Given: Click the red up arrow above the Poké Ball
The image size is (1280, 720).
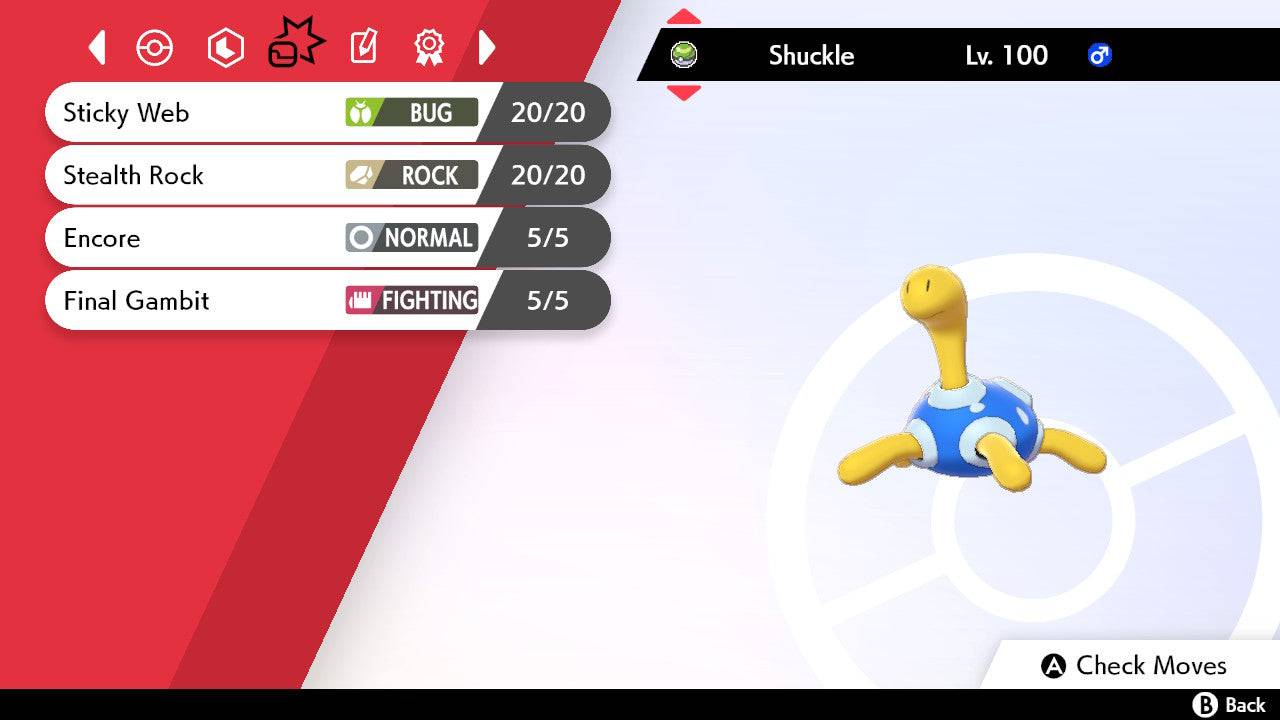Looking at the screenshot, I should pos(684,16).
